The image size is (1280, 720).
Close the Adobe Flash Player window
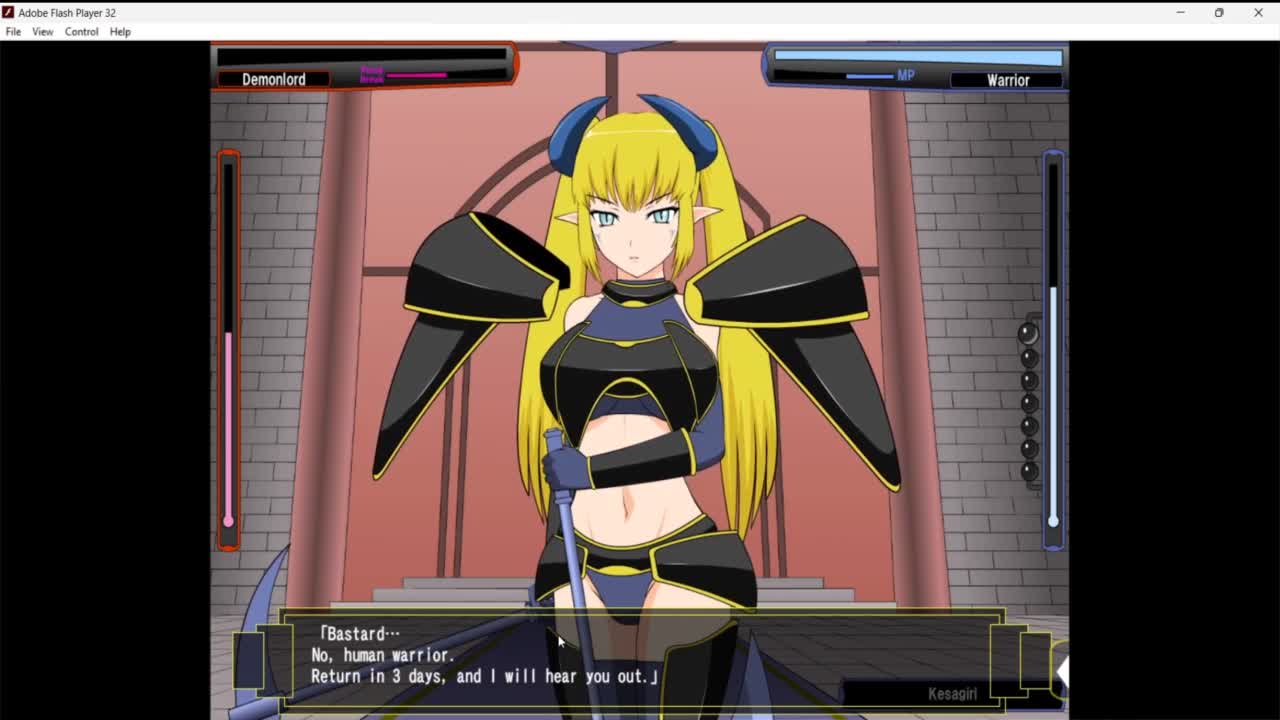(x=1258, y=13)
